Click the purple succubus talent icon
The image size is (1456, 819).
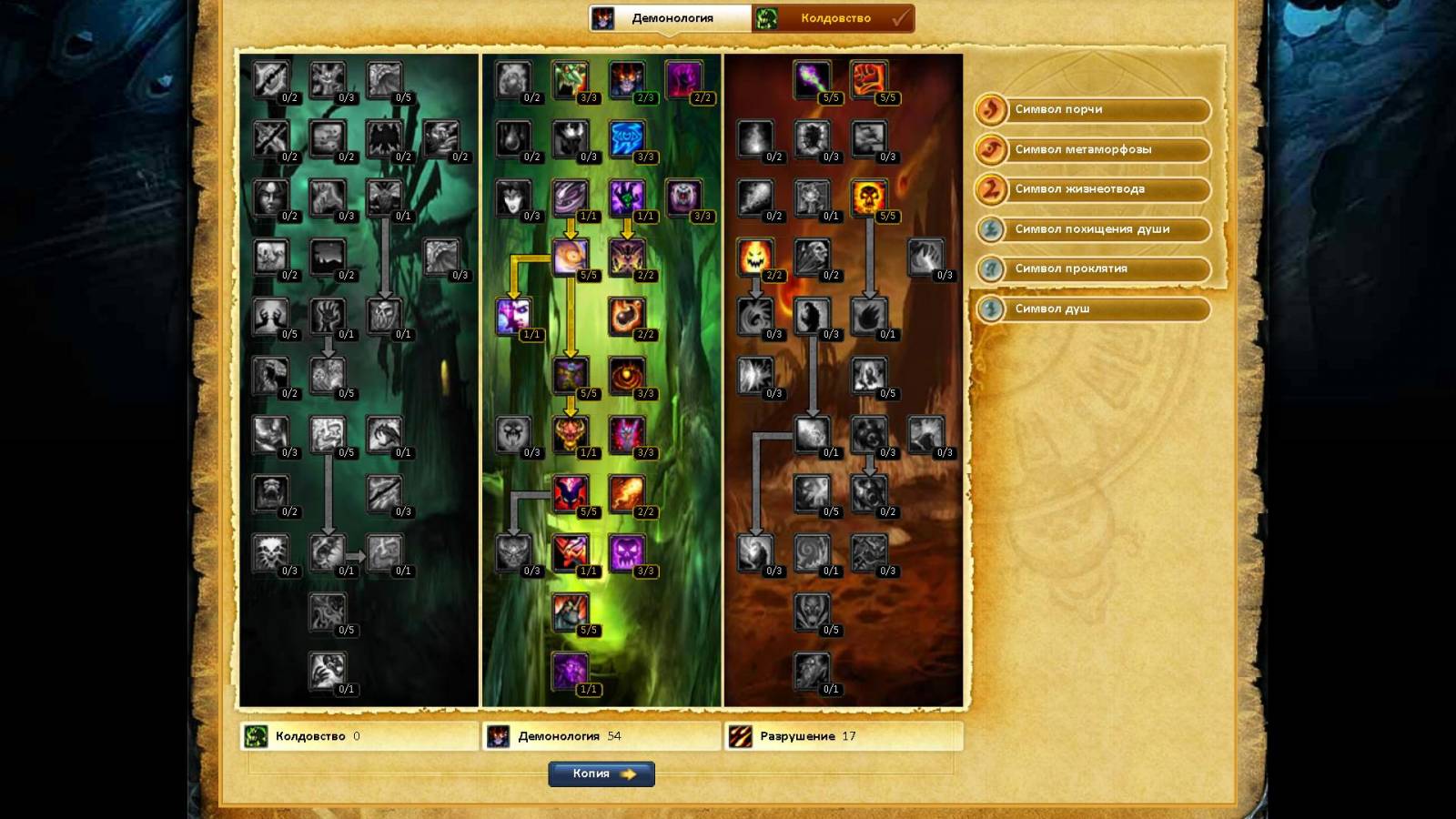point(514,316)
